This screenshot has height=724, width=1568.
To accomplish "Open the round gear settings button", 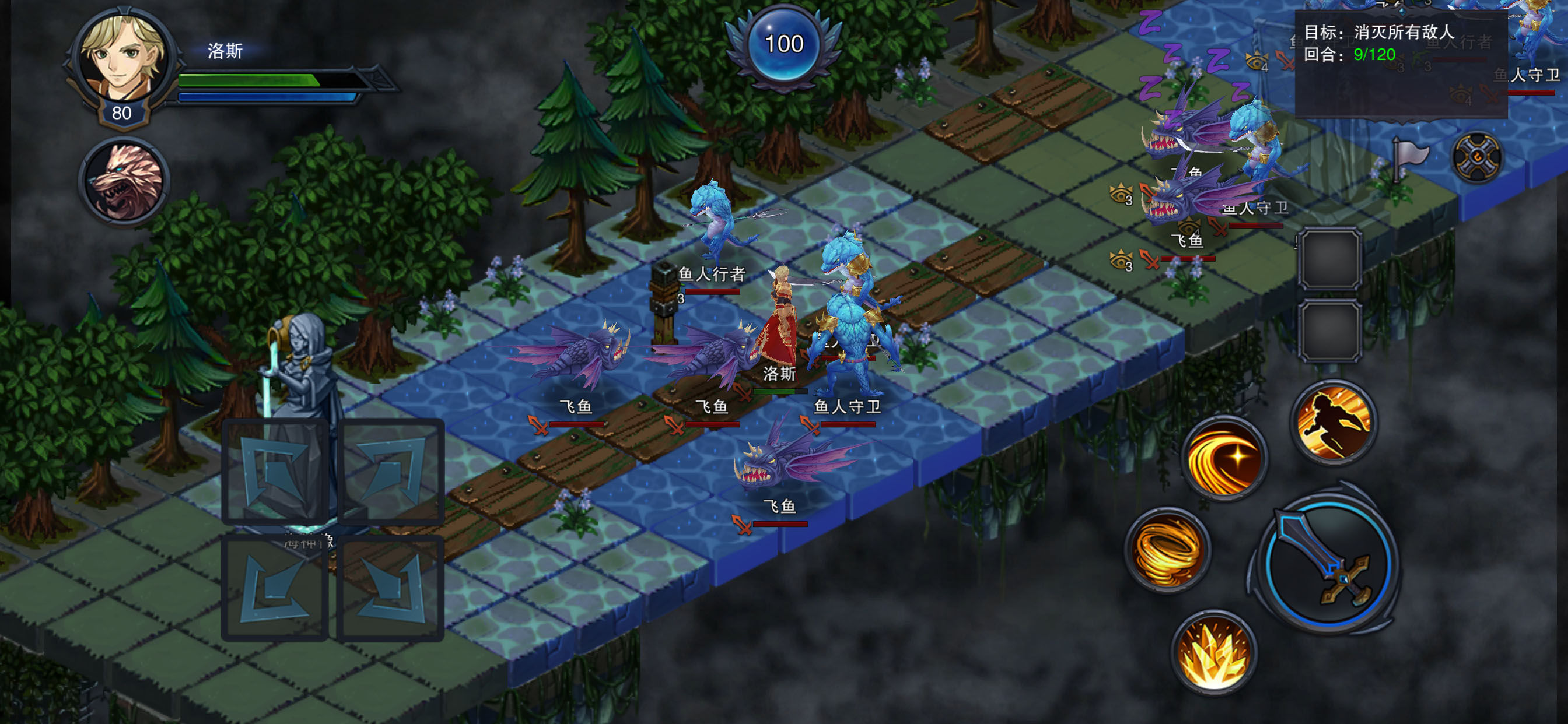I will (1476, 158).
